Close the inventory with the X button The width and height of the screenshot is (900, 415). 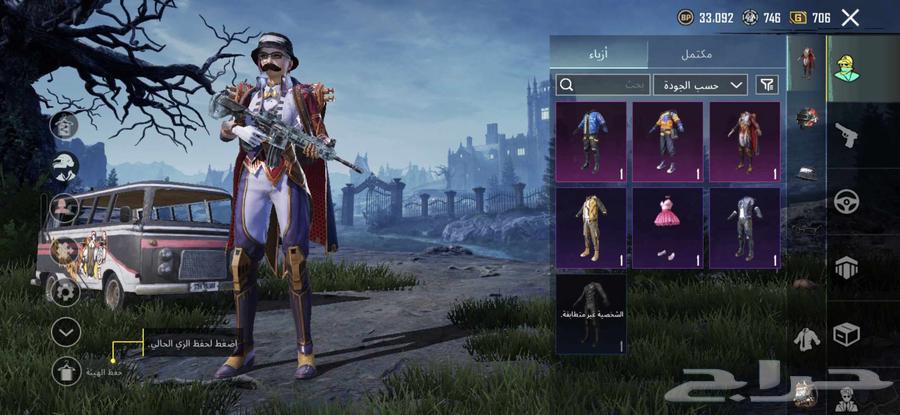tap(850, 17)
